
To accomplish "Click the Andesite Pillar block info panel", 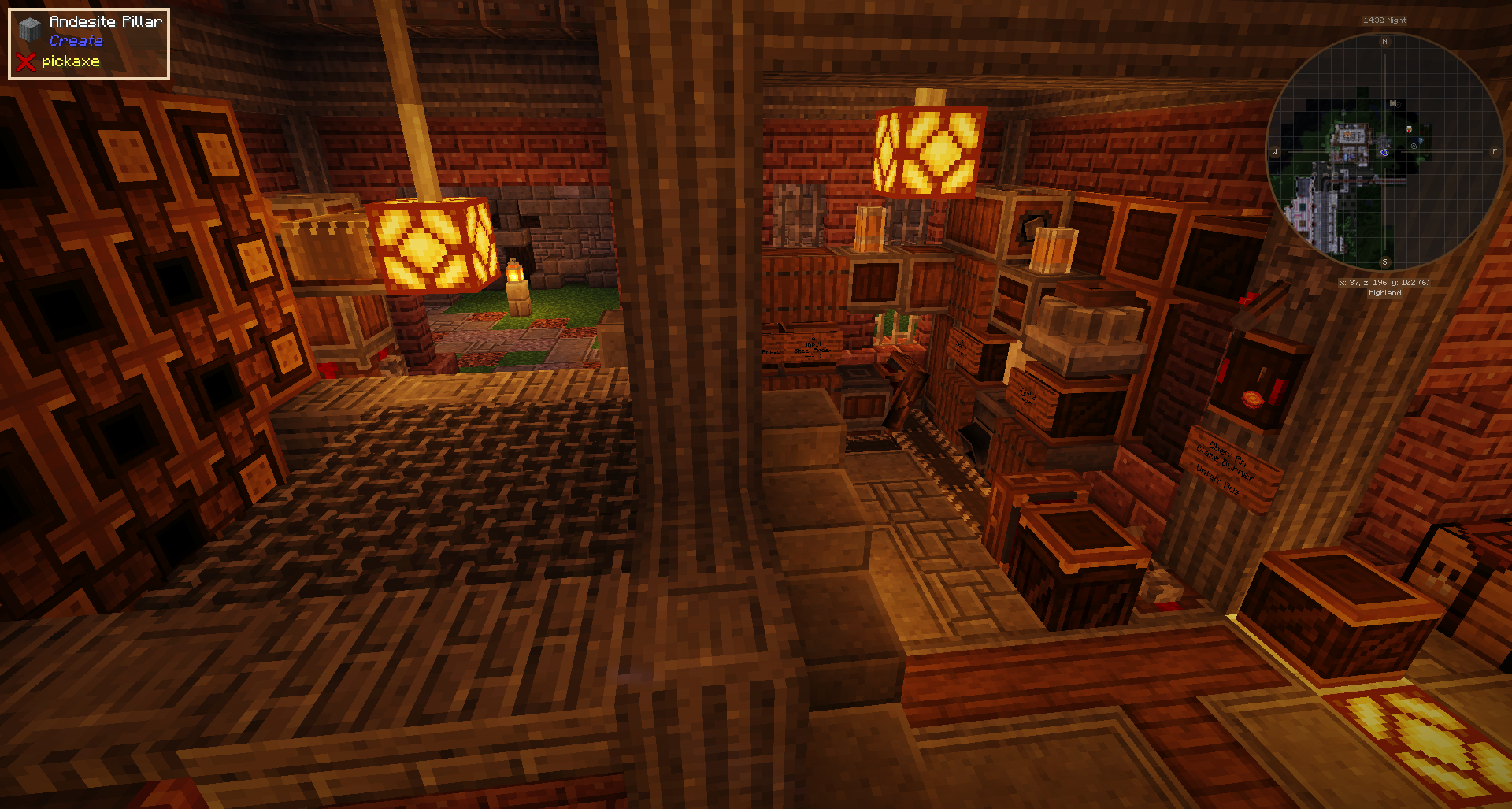I will pos(89,43).
